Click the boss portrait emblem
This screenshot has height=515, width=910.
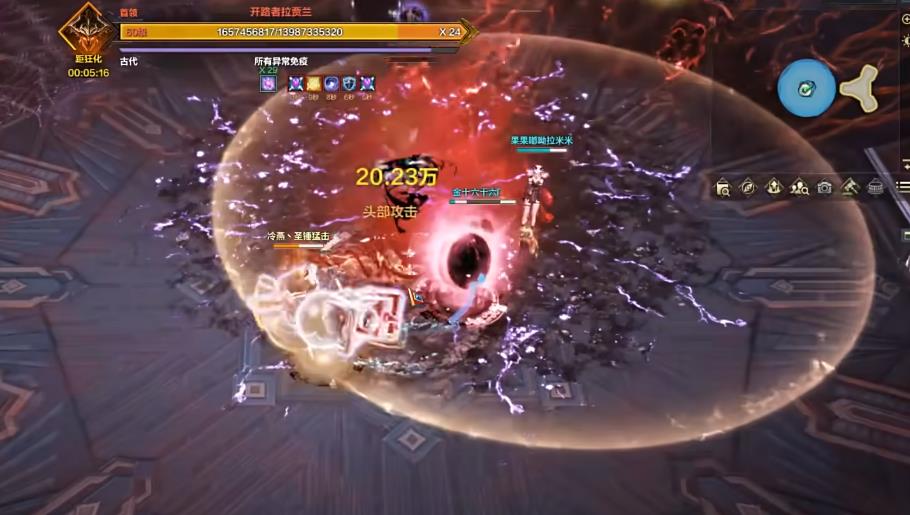[87, 32]
